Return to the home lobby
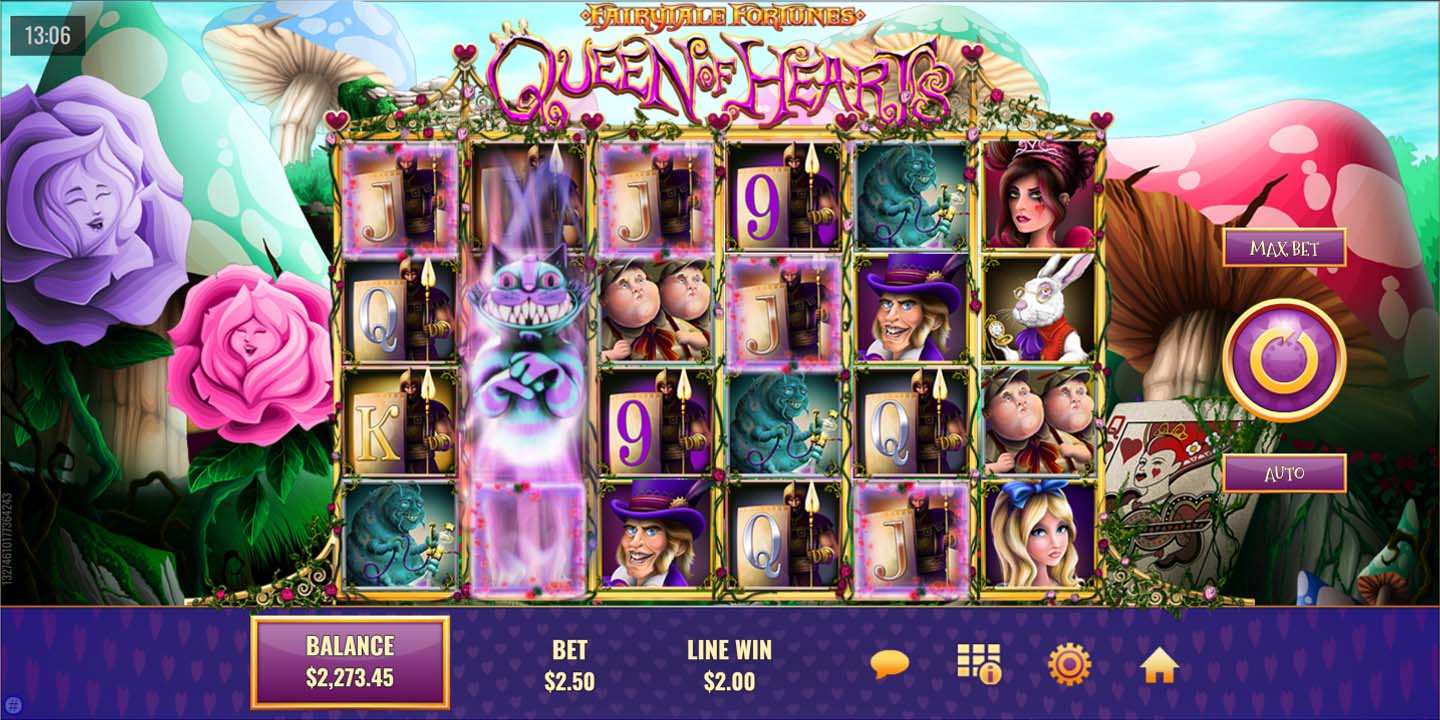1440x720 pixels. [x=1159, y=665]
